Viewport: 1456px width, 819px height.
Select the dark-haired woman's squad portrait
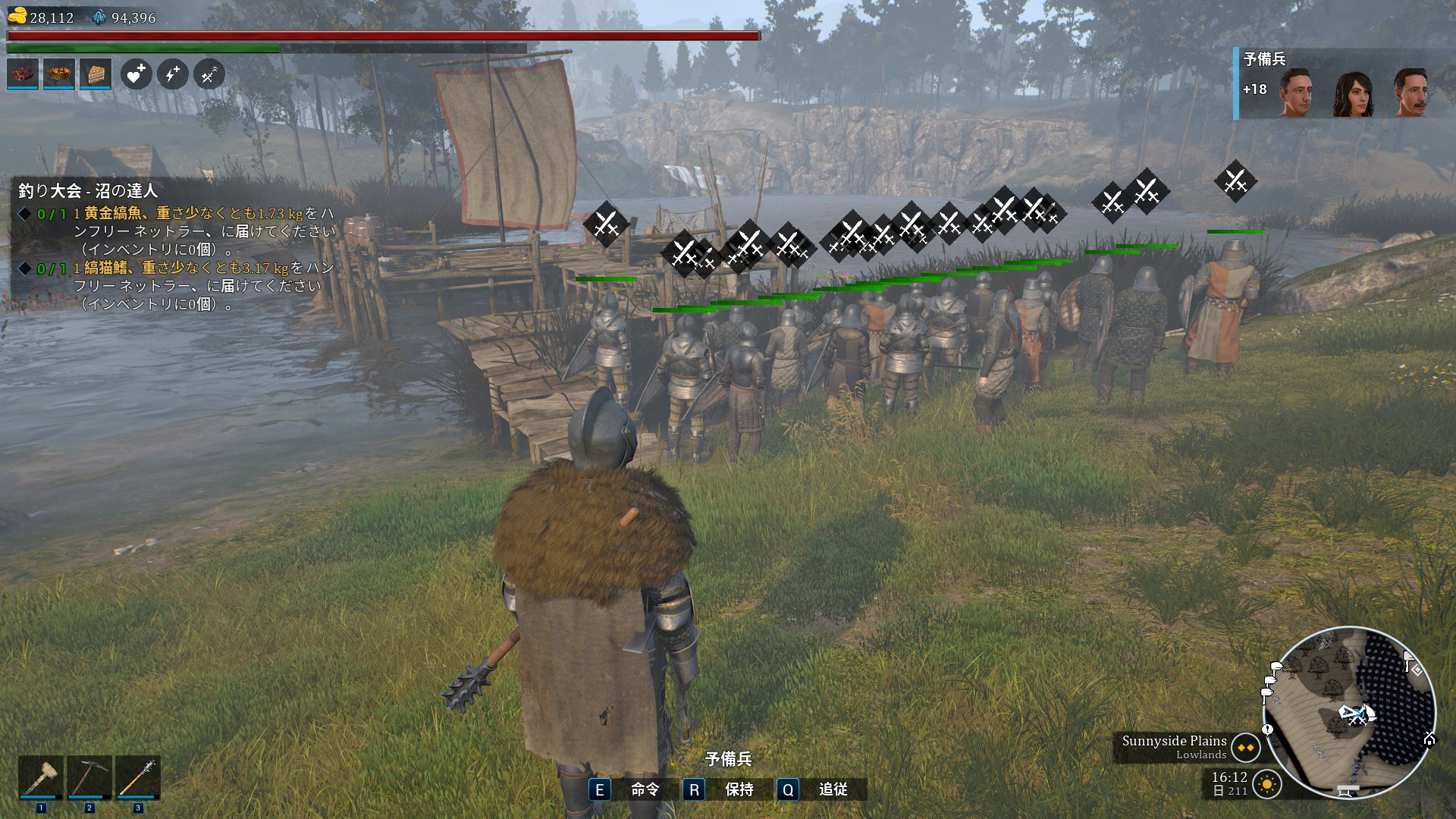pos(1354,94)
